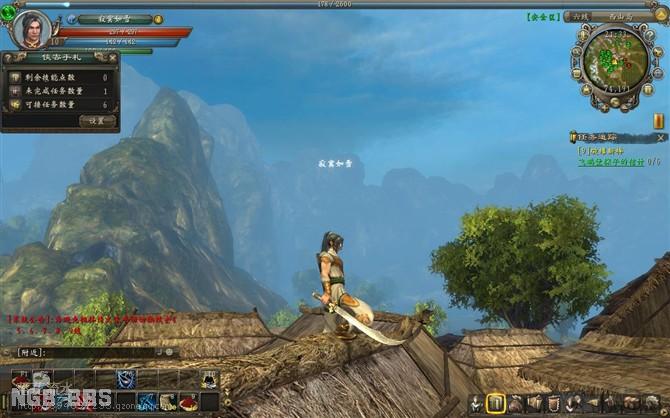Select the 剩余技能点数 row
This screenshot has height=418, width=670.
click(60, 77)
